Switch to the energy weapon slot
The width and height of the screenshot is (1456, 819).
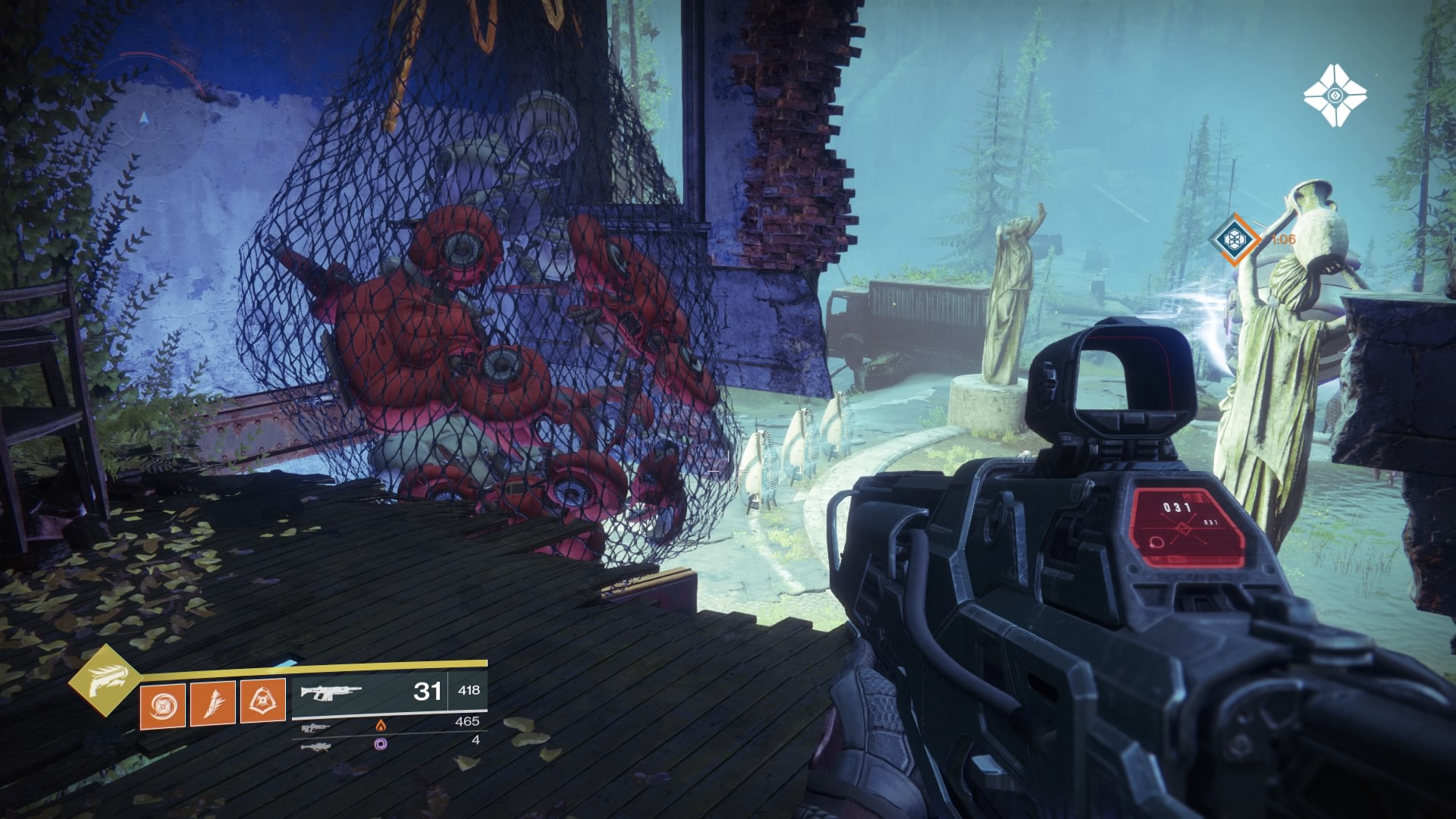(312, 728)
